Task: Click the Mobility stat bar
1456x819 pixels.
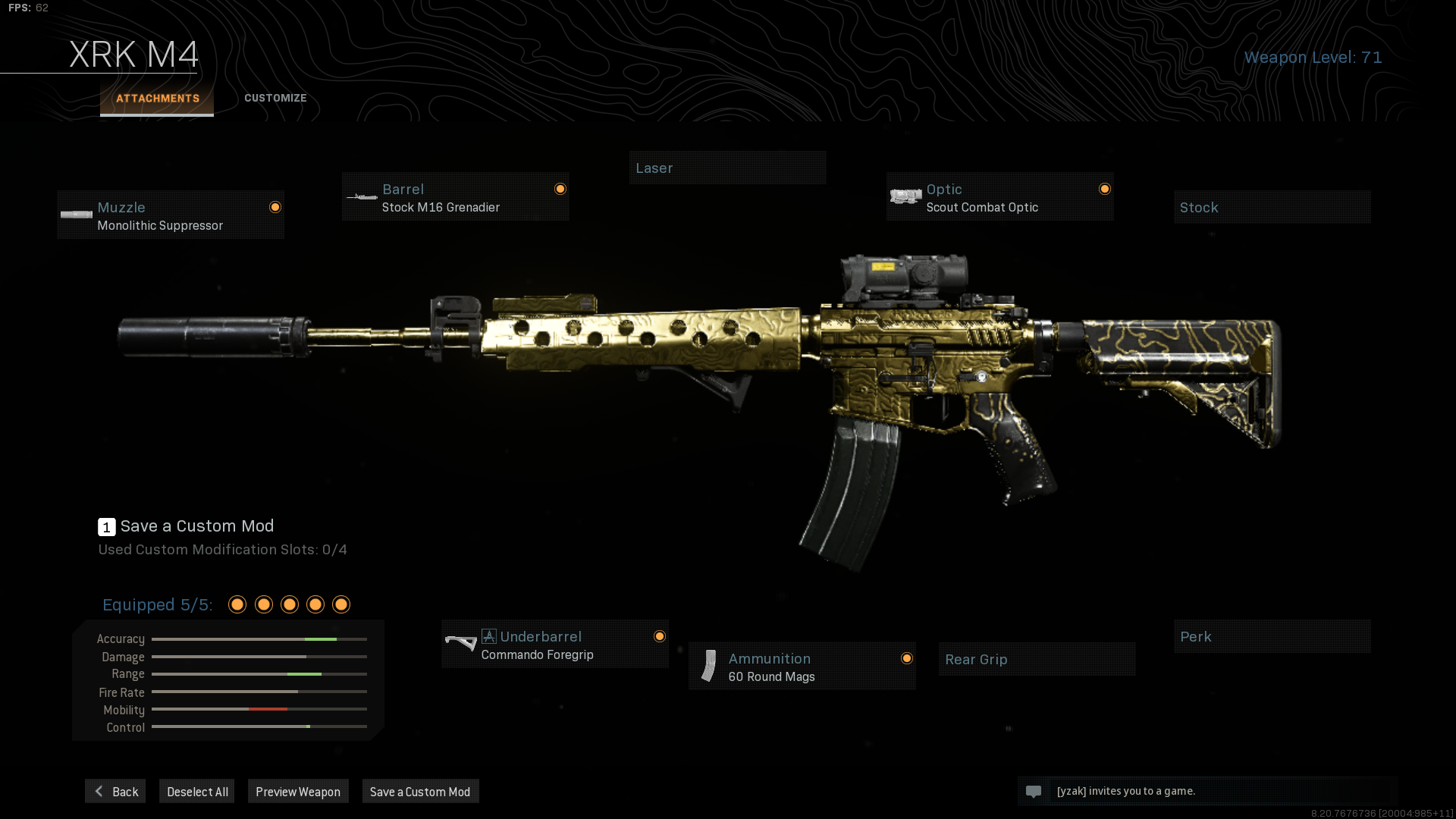Action: [258, 709]
